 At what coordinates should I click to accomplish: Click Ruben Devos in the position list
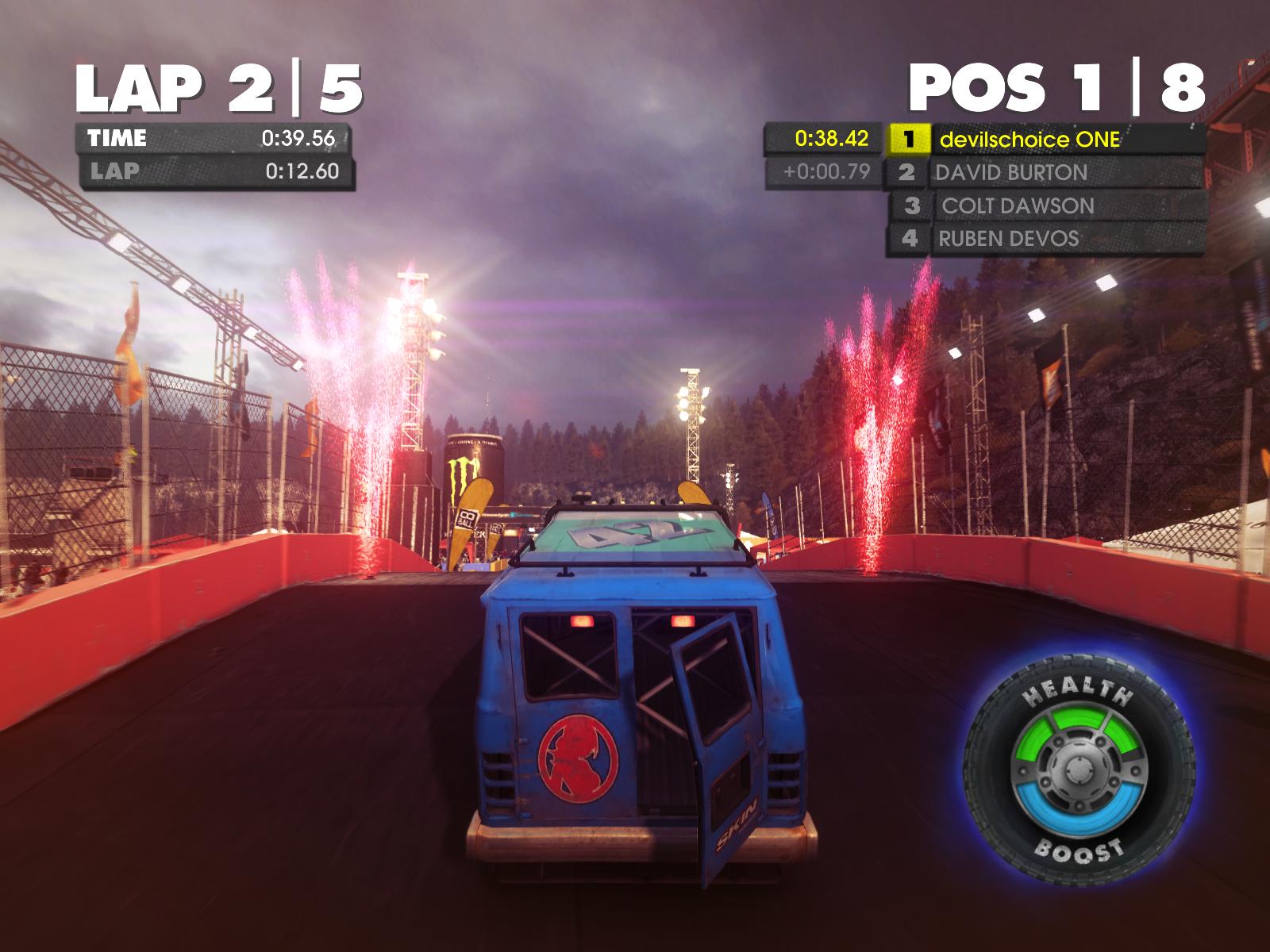tap(1009, 239)
